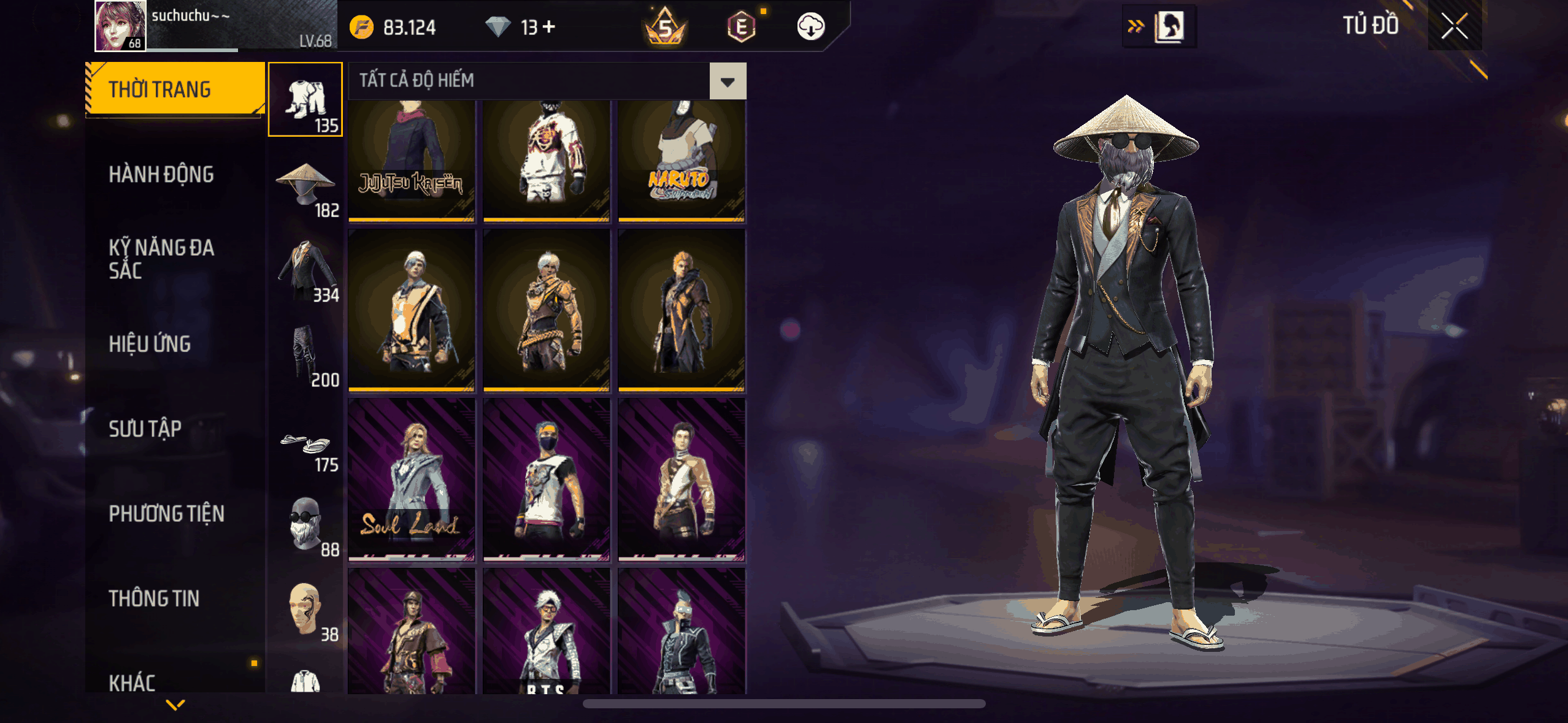Show the Sưu Tập collection tab
This screenshot has height=723, width=1568.
point(145,429)
